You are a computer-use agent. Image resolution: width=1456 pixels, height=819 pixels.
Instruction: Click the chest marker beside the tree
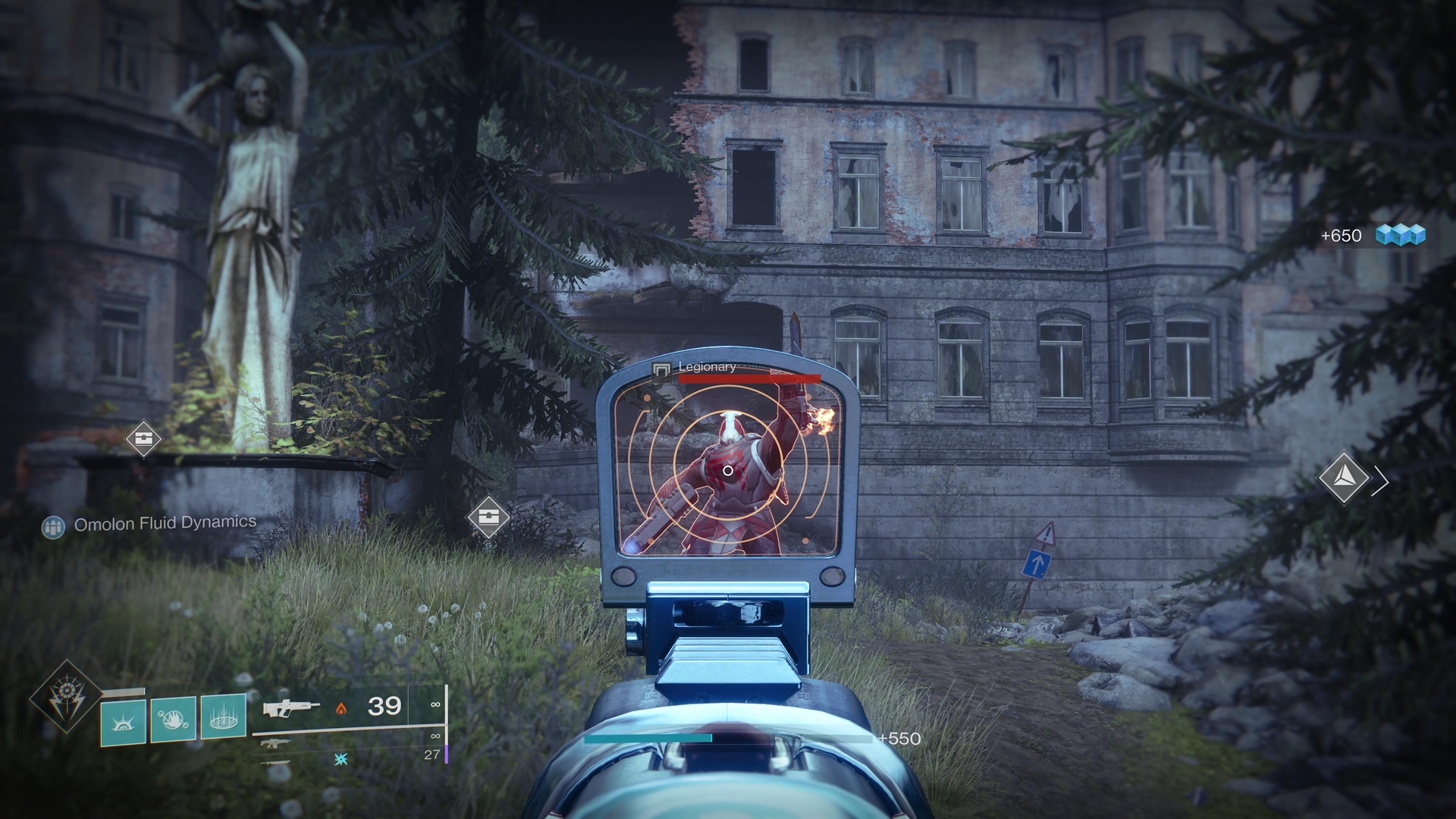coord(488,517)
